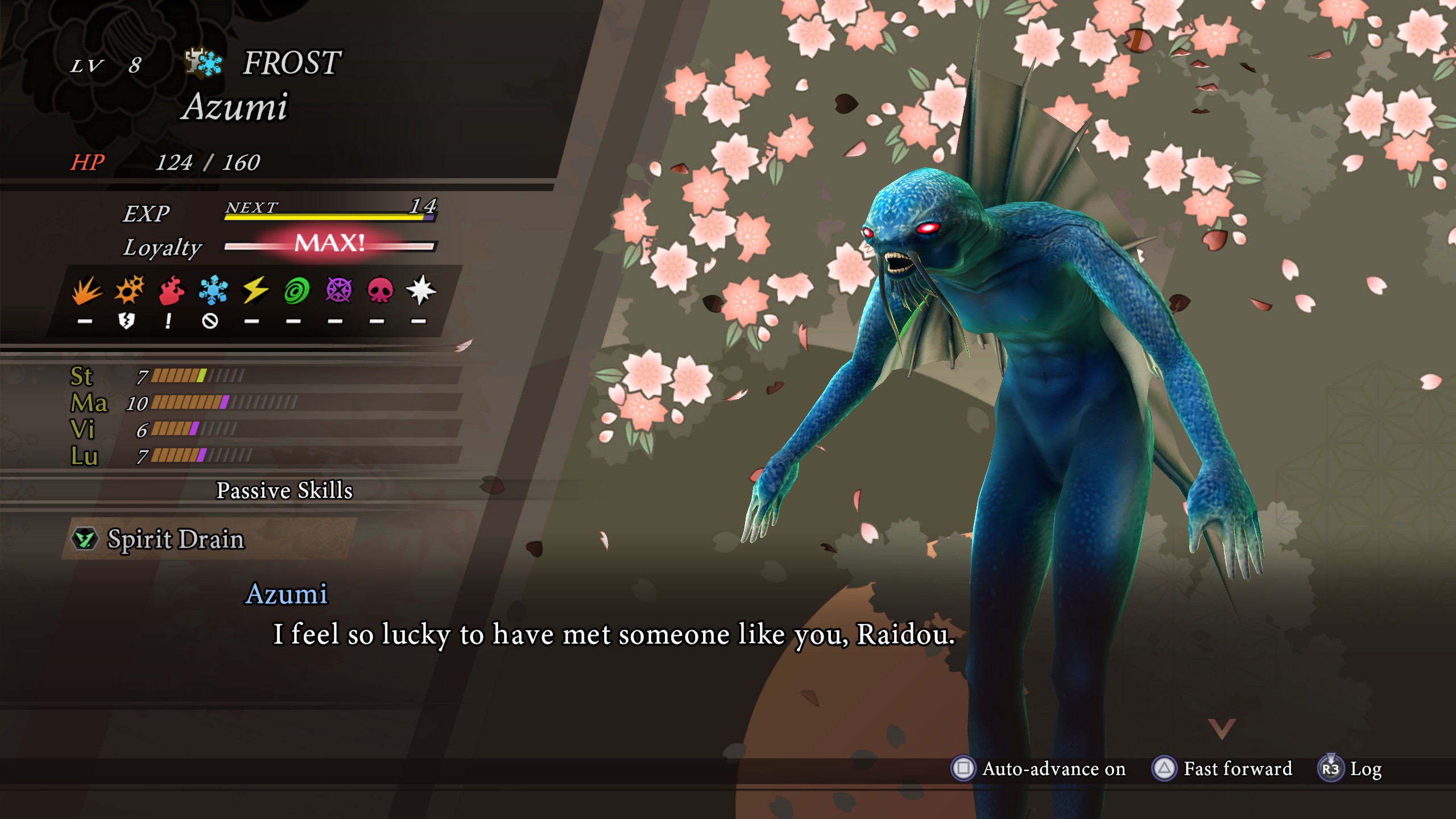1456x819 pixels.
Task: Choose the green wind swirl affinity icon
Action: tap(296, 291)
